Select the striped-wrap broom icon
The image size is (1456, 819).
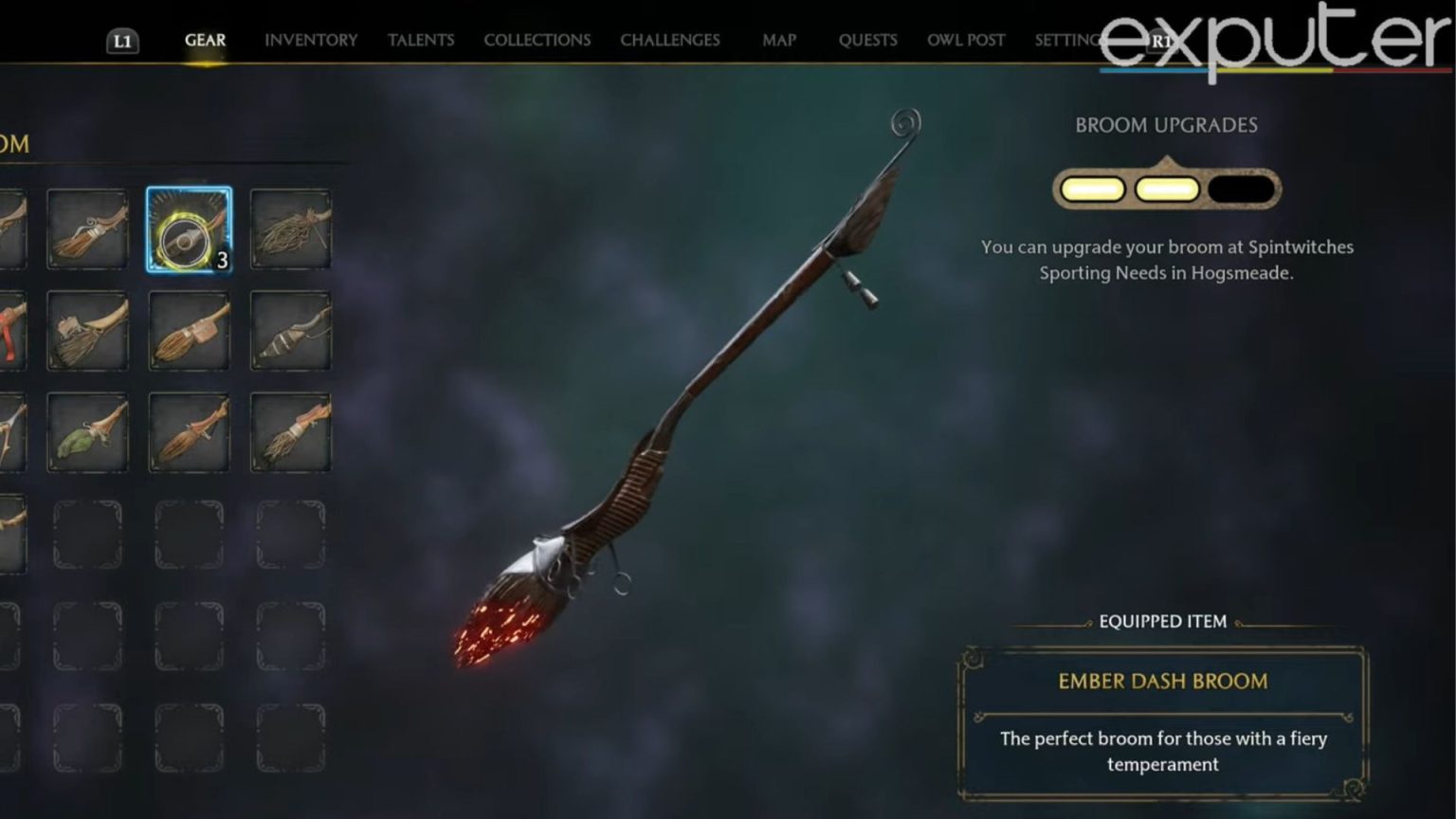[290, 332]
